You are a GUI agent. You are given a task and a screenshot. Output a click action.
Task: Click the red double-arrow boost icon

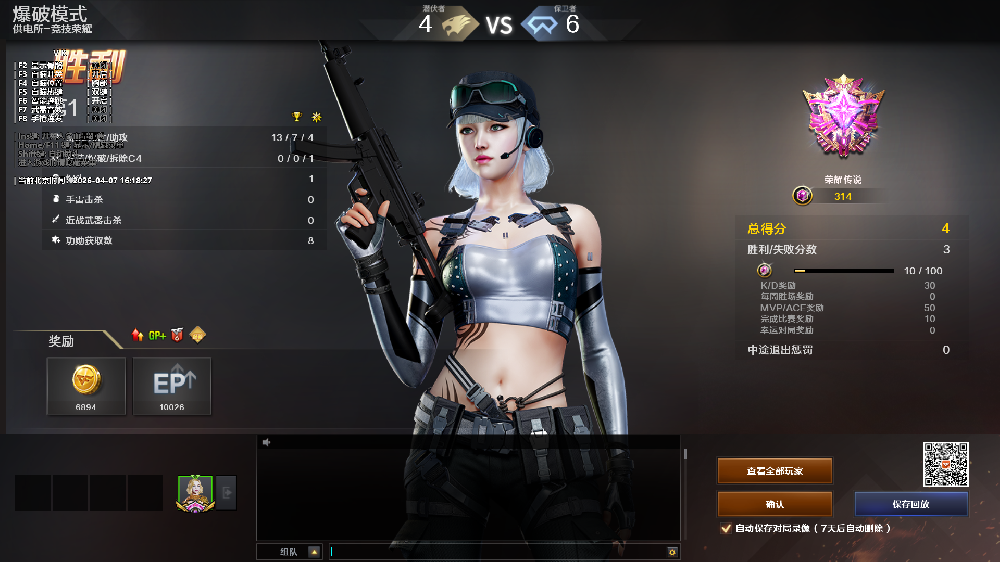(137, 335)
